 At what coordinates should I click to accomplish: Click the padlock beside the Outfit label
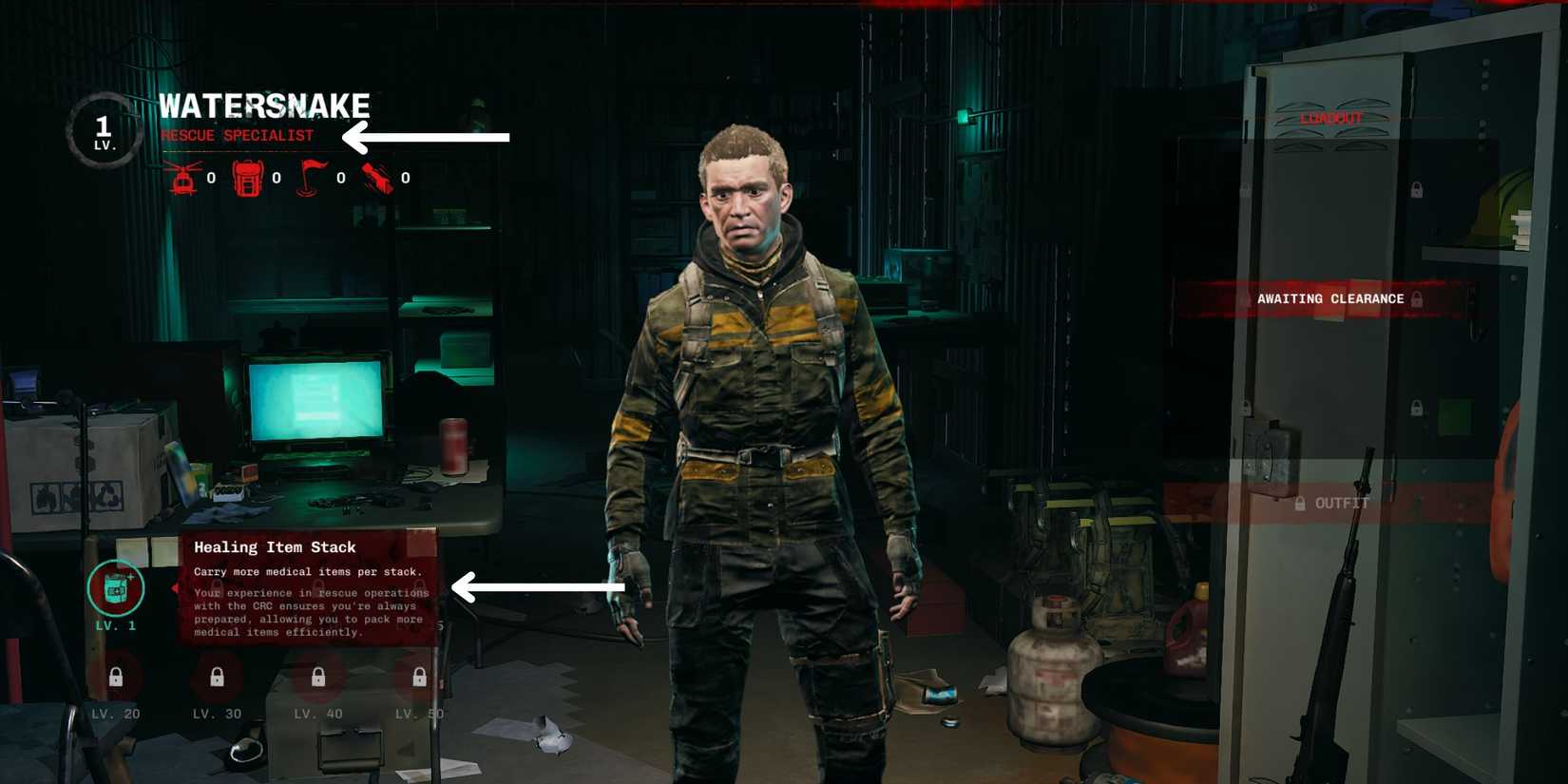[1301, 505]
